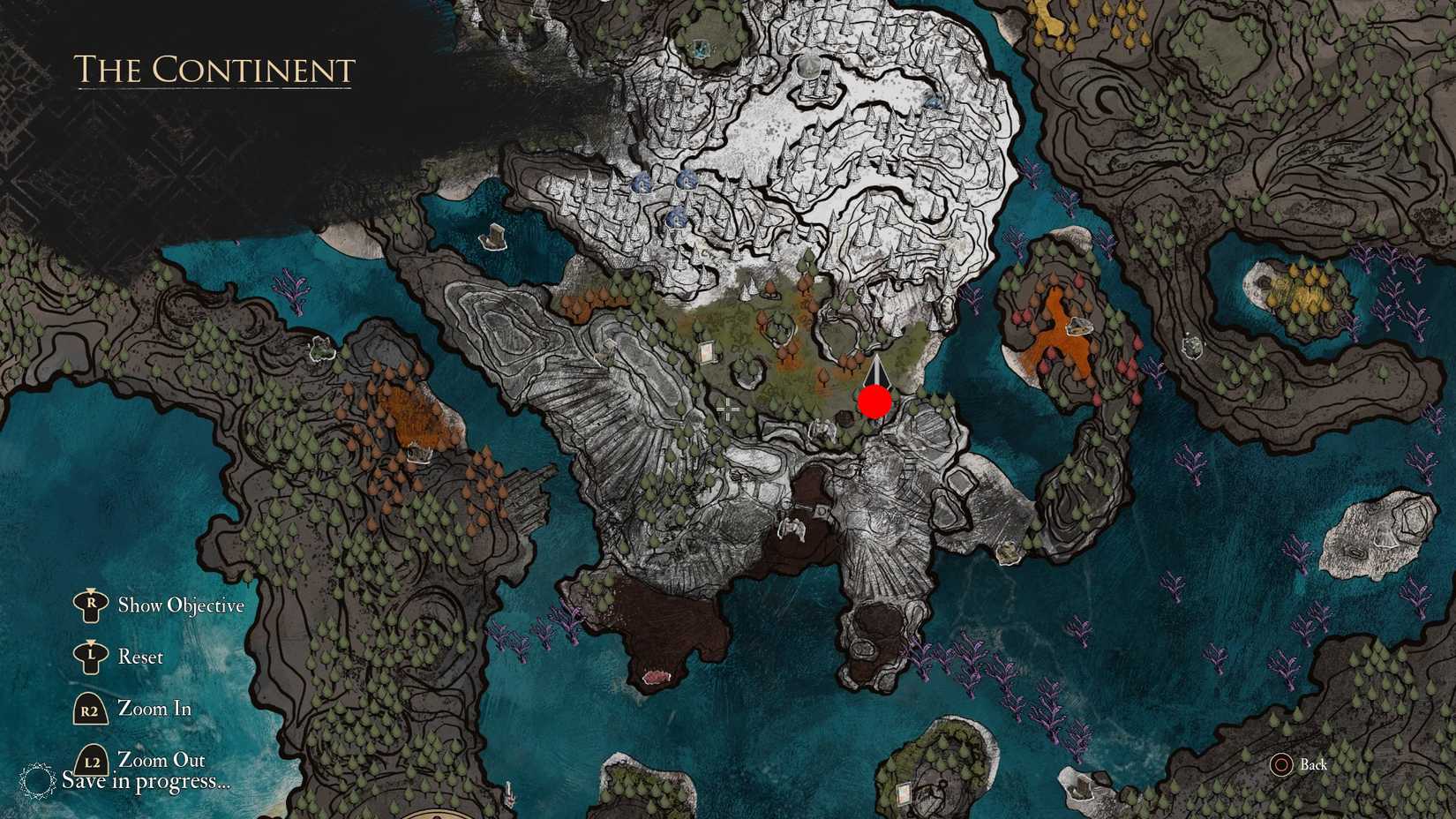The image size is (1456, 819).
Task: Click the Save in progress spinner
Action: coord(37,780)
